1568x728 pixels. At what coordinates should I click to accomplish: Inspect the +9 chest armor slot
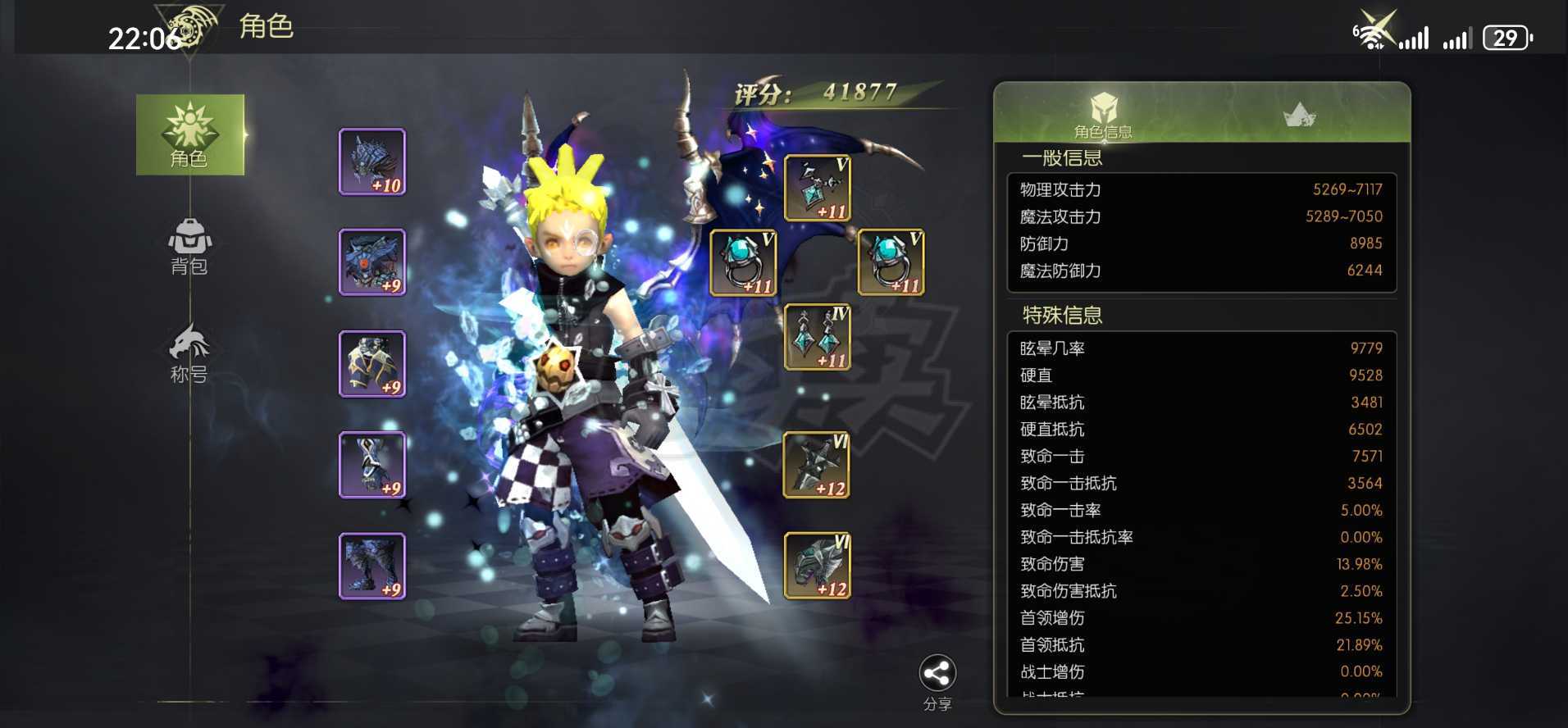click(x=372, y=262)
